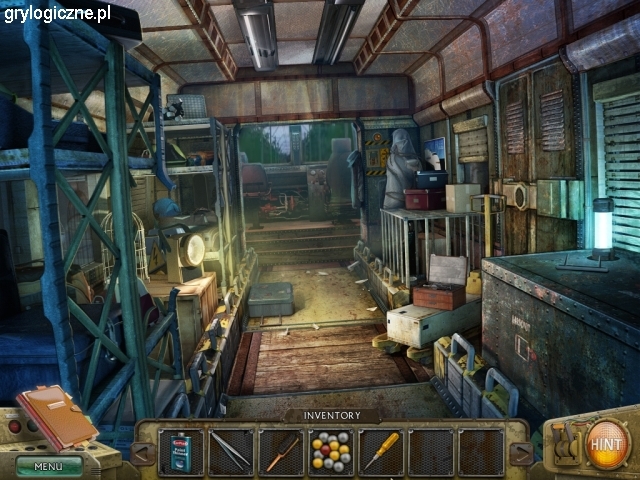Use the orange Hint button
The image size is (640, 480).
607,442
